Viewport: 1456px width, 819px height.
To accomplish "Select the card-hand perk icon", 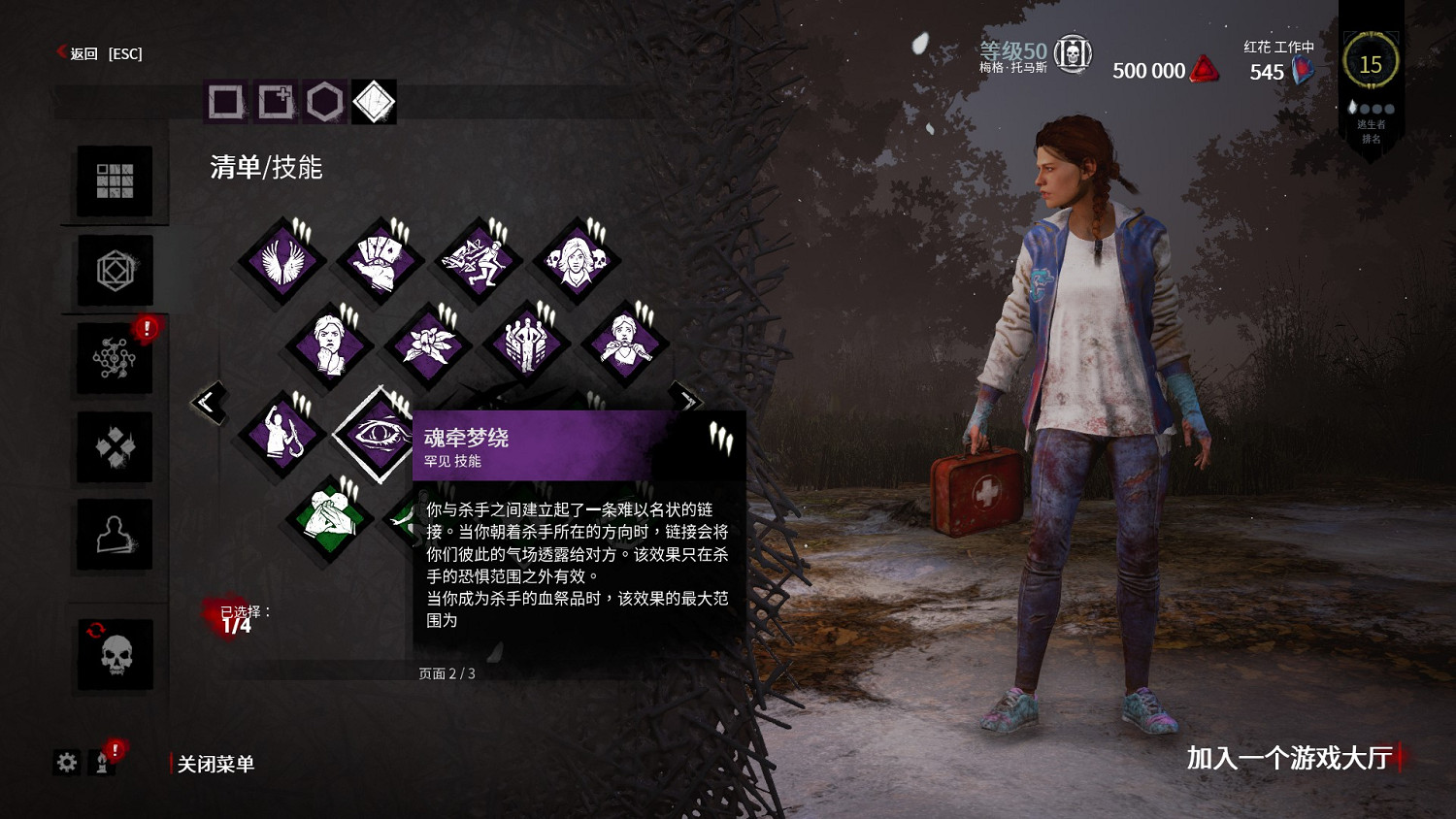I will coord(379,260).
